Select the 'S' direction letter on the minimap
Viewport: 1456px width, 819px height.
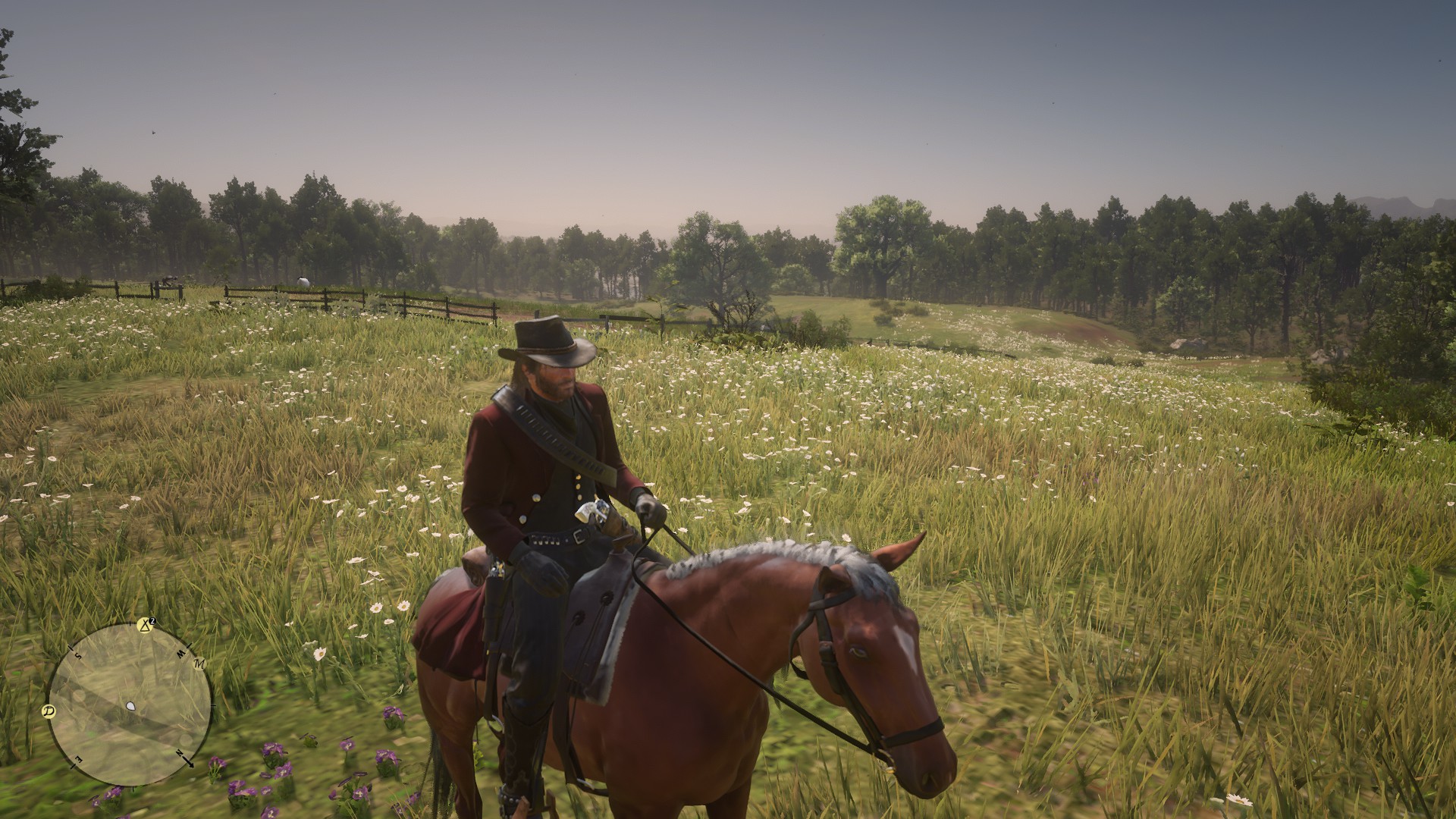[x=78, y=654]
